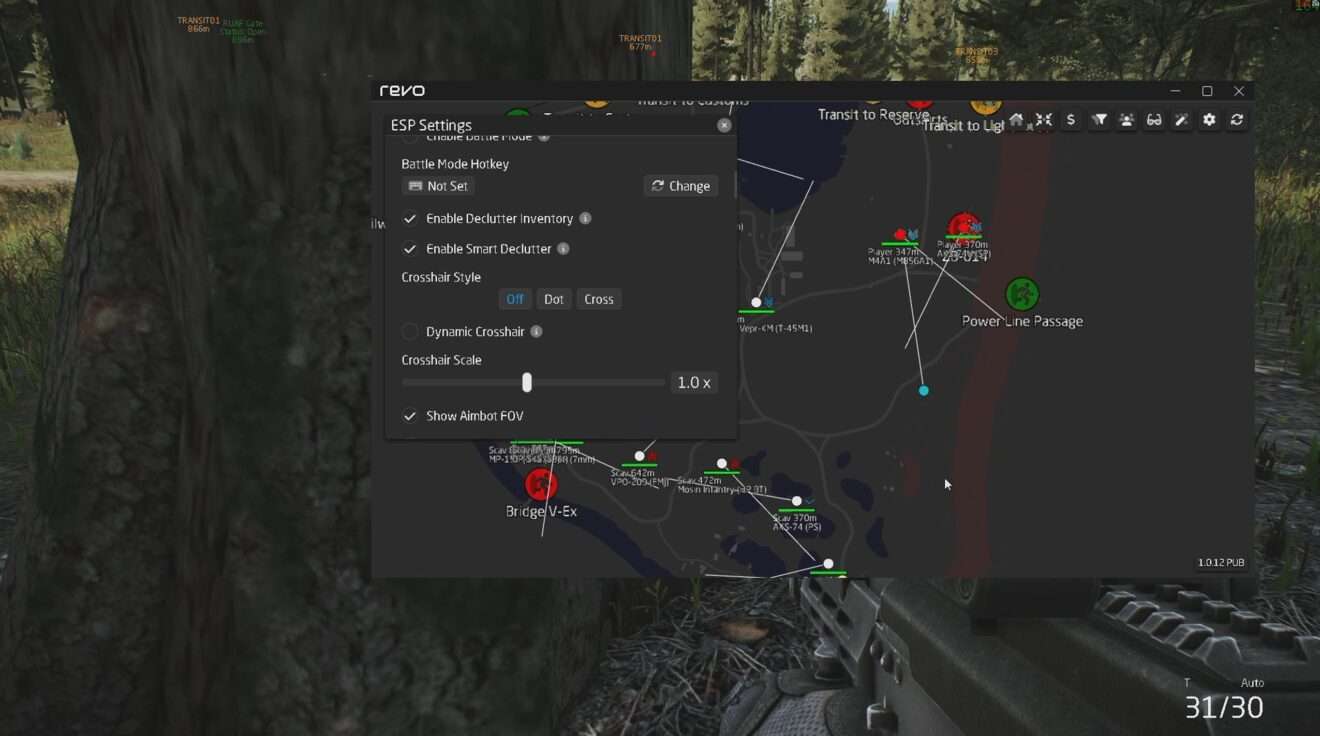This screenshot has width=1320, height=736.
Task: Select the Bridge V-Ex map marker
Action: pyautogui.click(x=541, y=484)
